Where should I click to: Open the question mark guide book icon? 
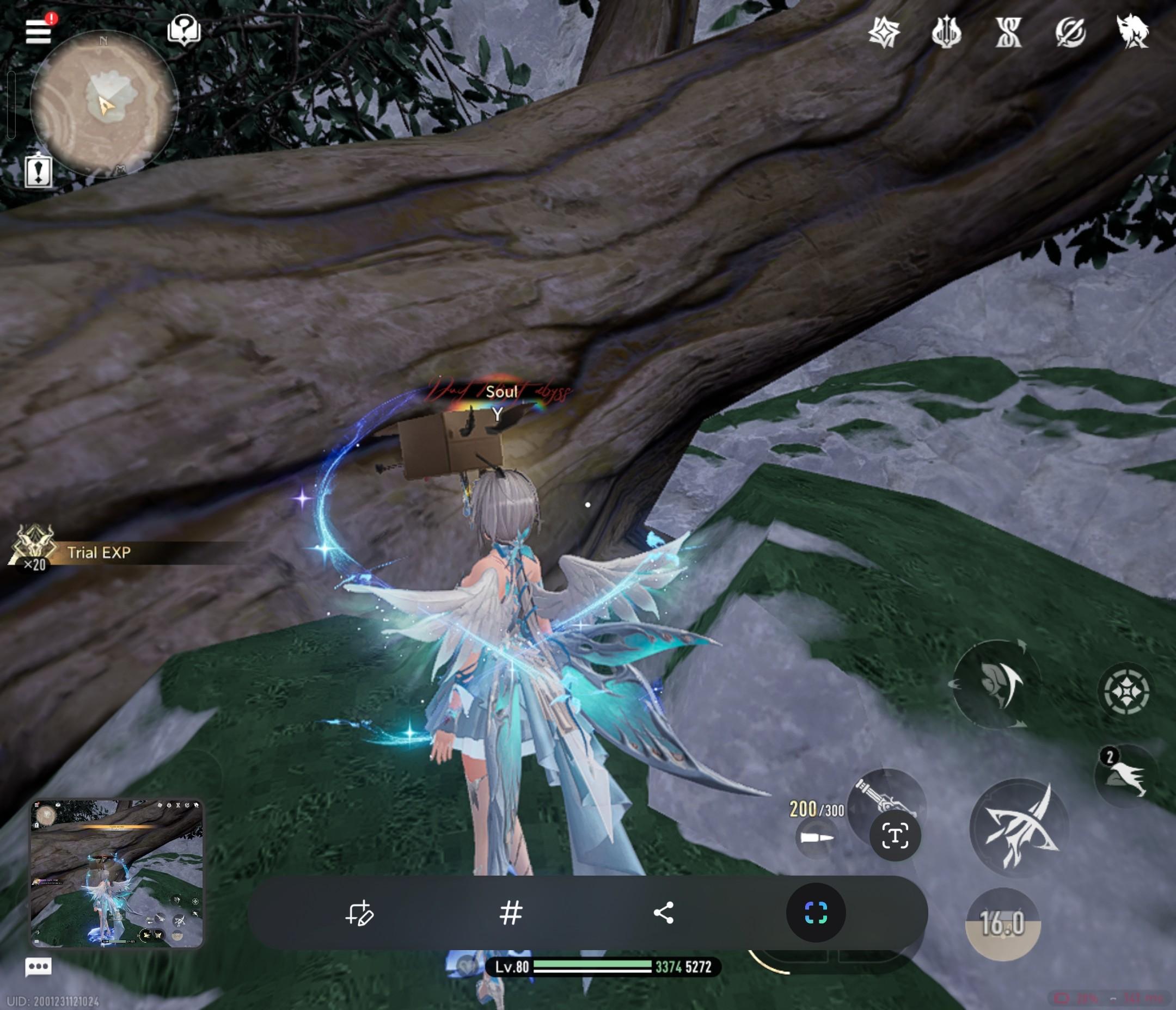tap(184, 29)
